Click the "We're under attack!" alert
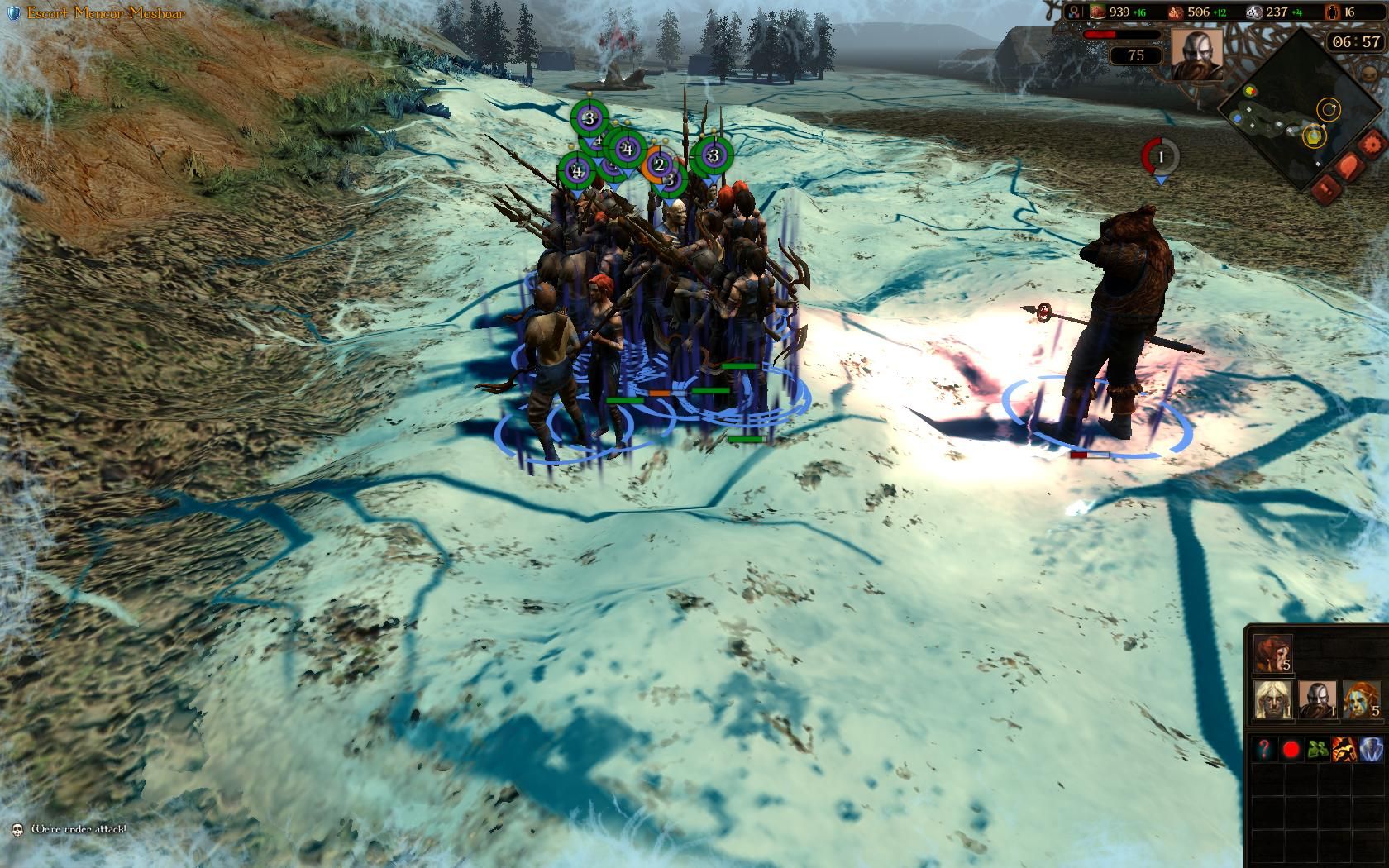The width and height of the screenshot is (1389, 868). click(79, 828)
